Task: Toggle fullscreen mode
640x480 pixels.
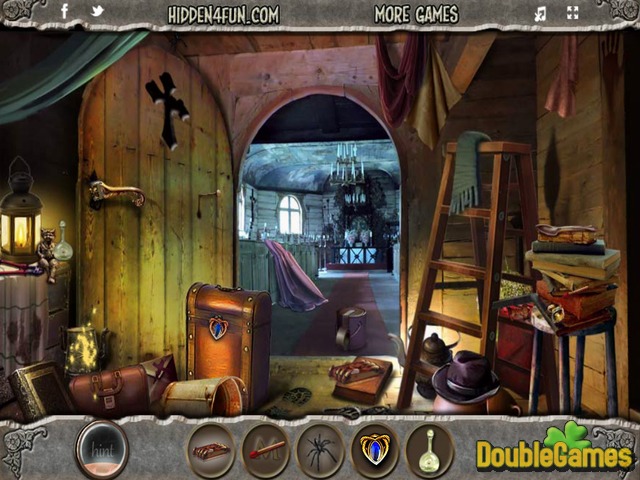Action: 572,14
